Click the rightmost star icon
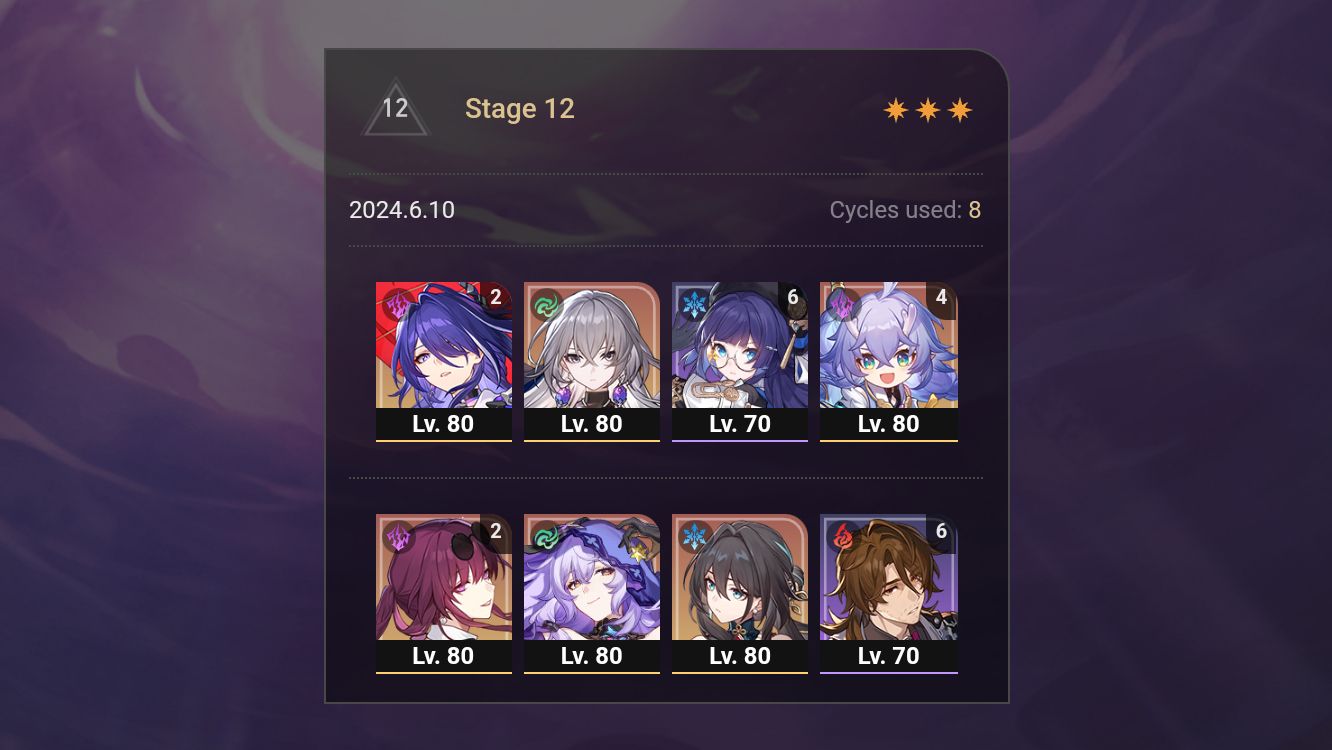The height and width of the screenshot is (750, 1332). tap(958, 109)
